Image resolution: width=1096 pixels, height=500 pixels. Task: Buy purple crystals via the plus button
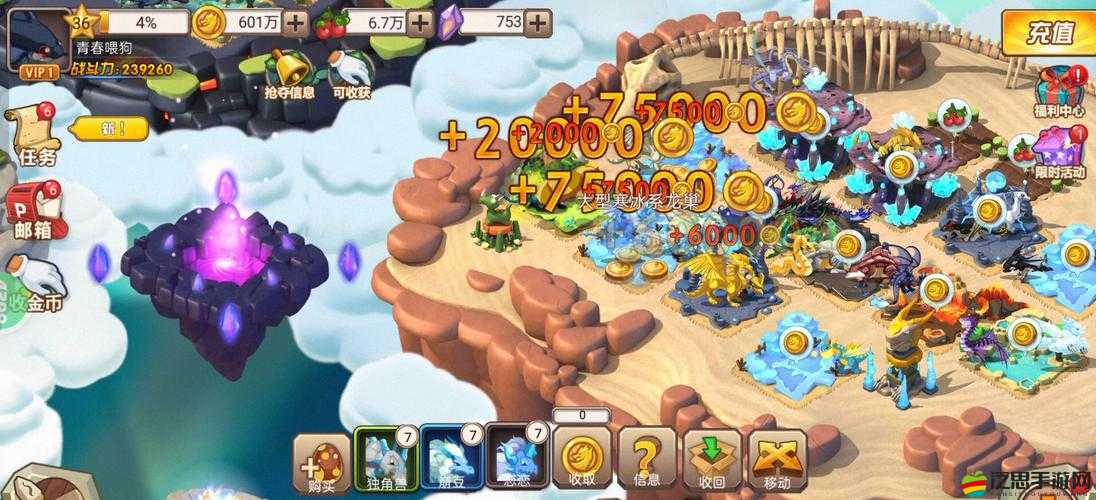point(539,21)
